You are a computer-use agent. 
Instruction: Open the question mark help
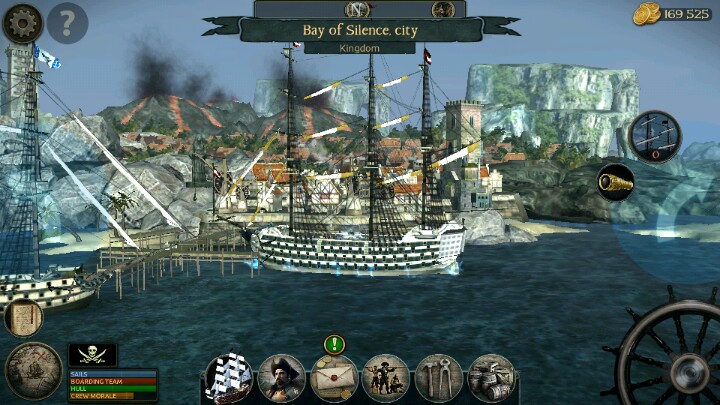click(x=67, y=22)
